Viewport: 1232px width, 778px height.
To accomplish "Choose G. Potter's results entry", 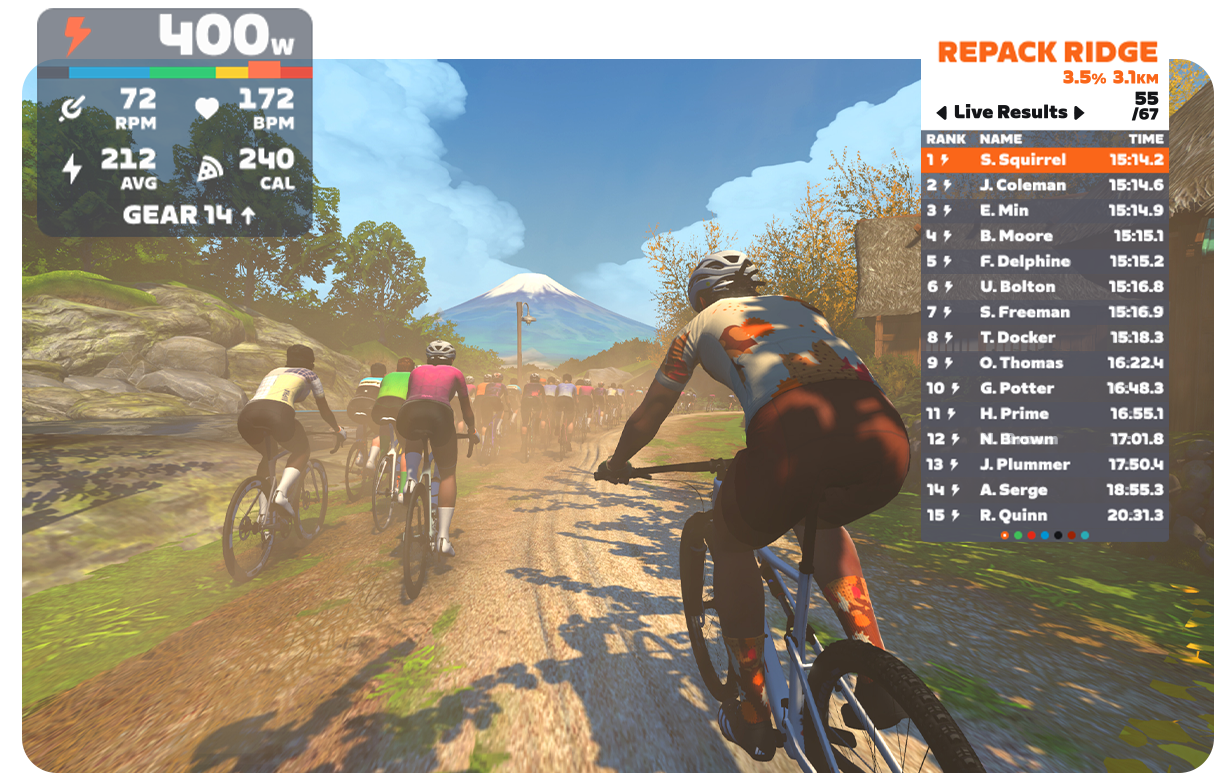I will pyautogui.click(x=1044, y=388).
